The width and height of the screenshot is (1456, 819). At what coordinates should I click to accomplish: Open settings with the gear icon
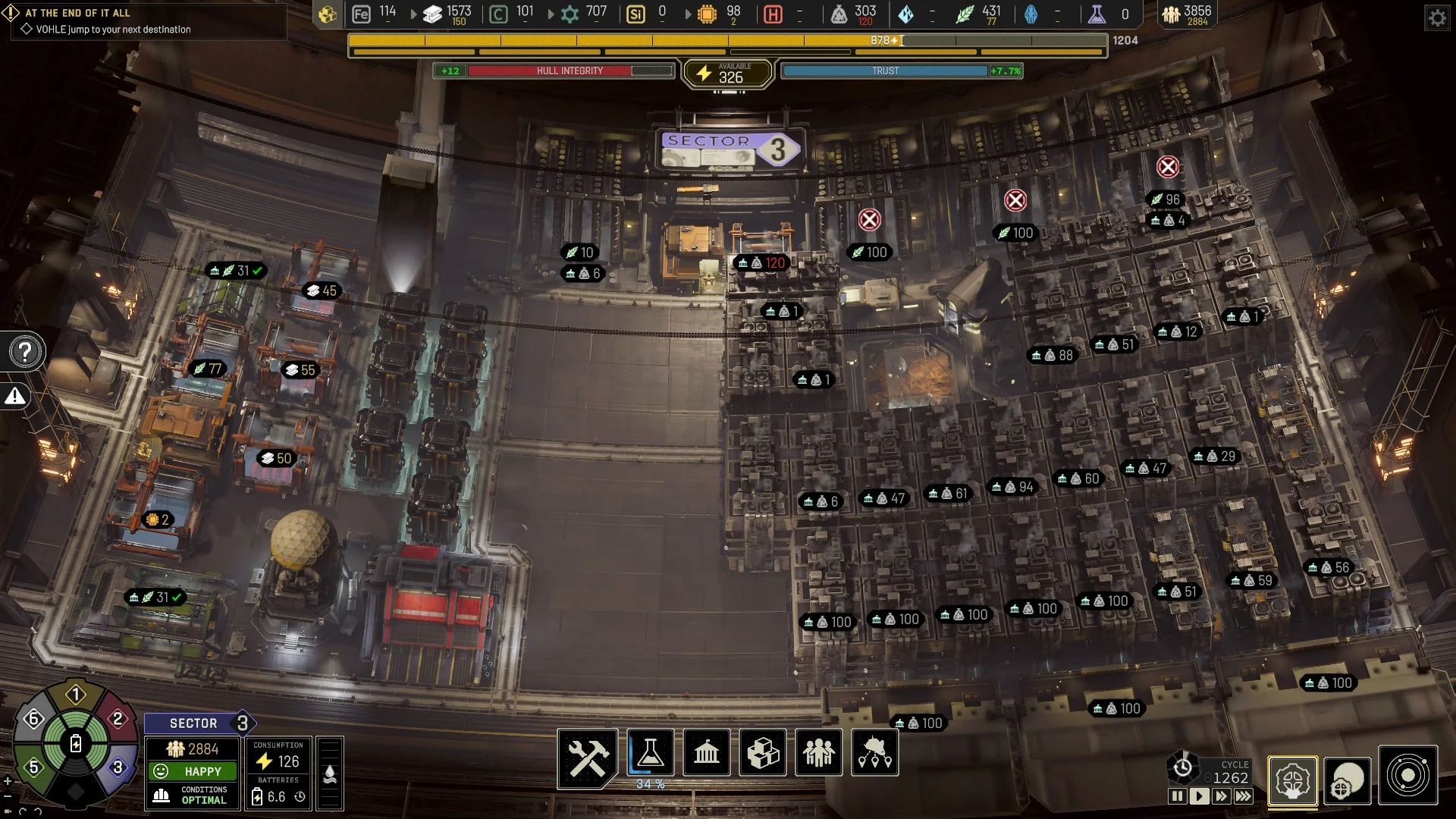(1437, 17)
